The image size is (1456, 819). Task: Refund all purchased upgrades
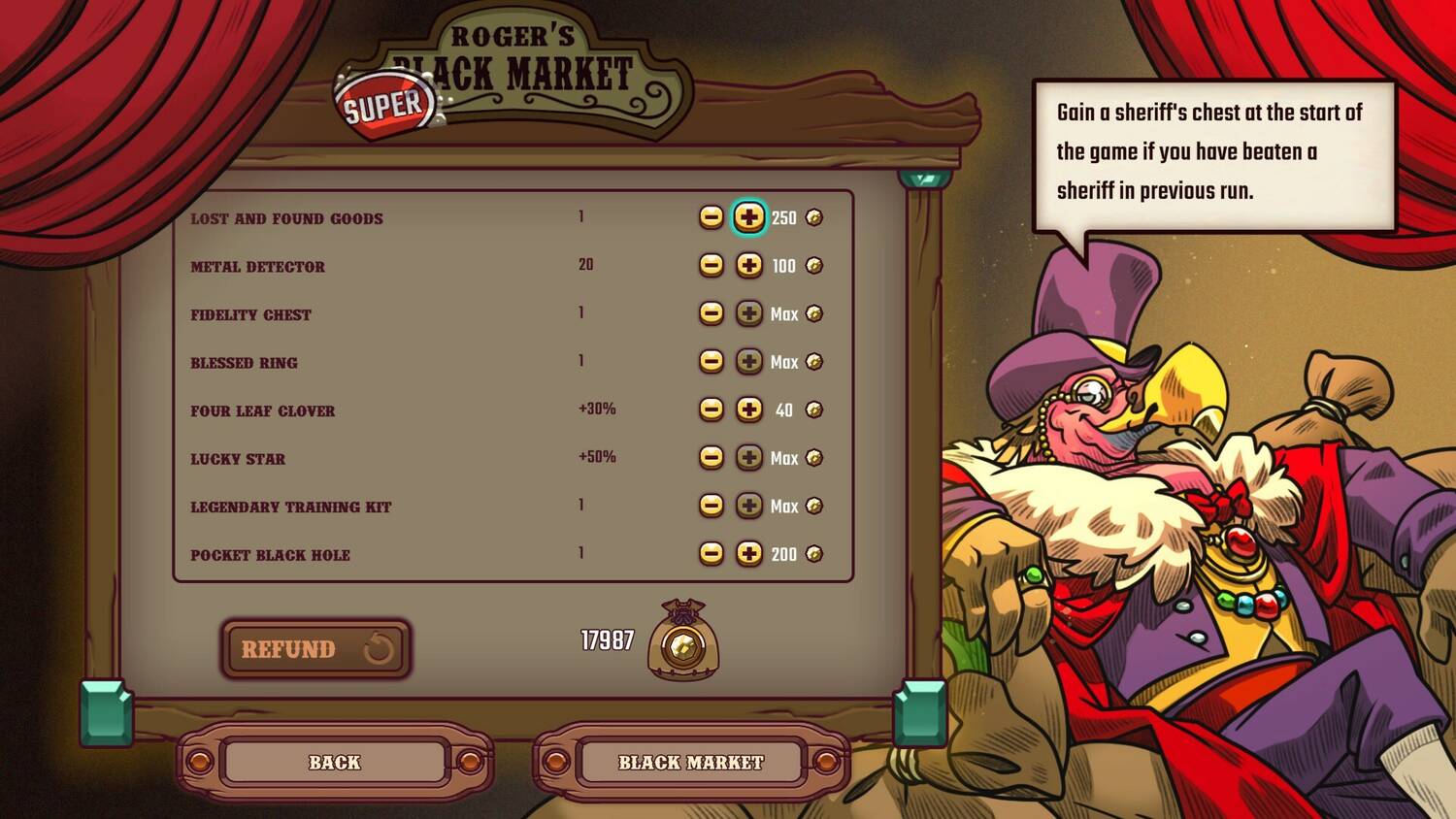point(316,649)
